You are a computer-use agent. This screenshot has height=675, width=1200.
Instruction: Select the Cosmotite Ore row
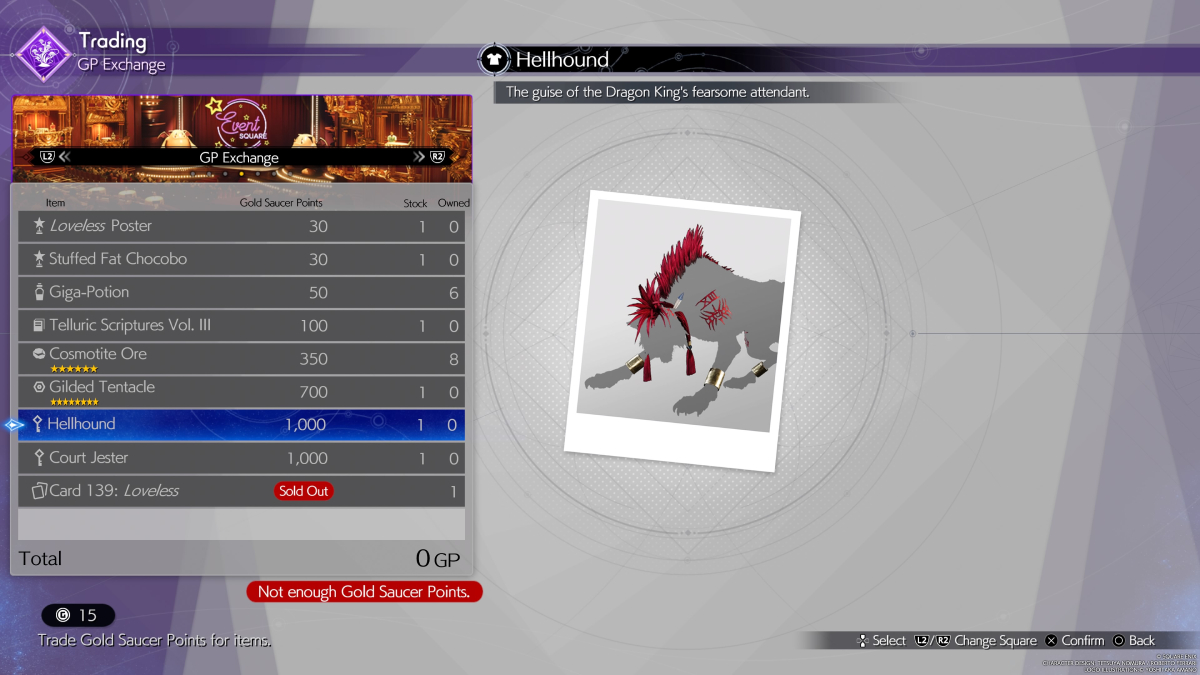click(x=241, y=358)
